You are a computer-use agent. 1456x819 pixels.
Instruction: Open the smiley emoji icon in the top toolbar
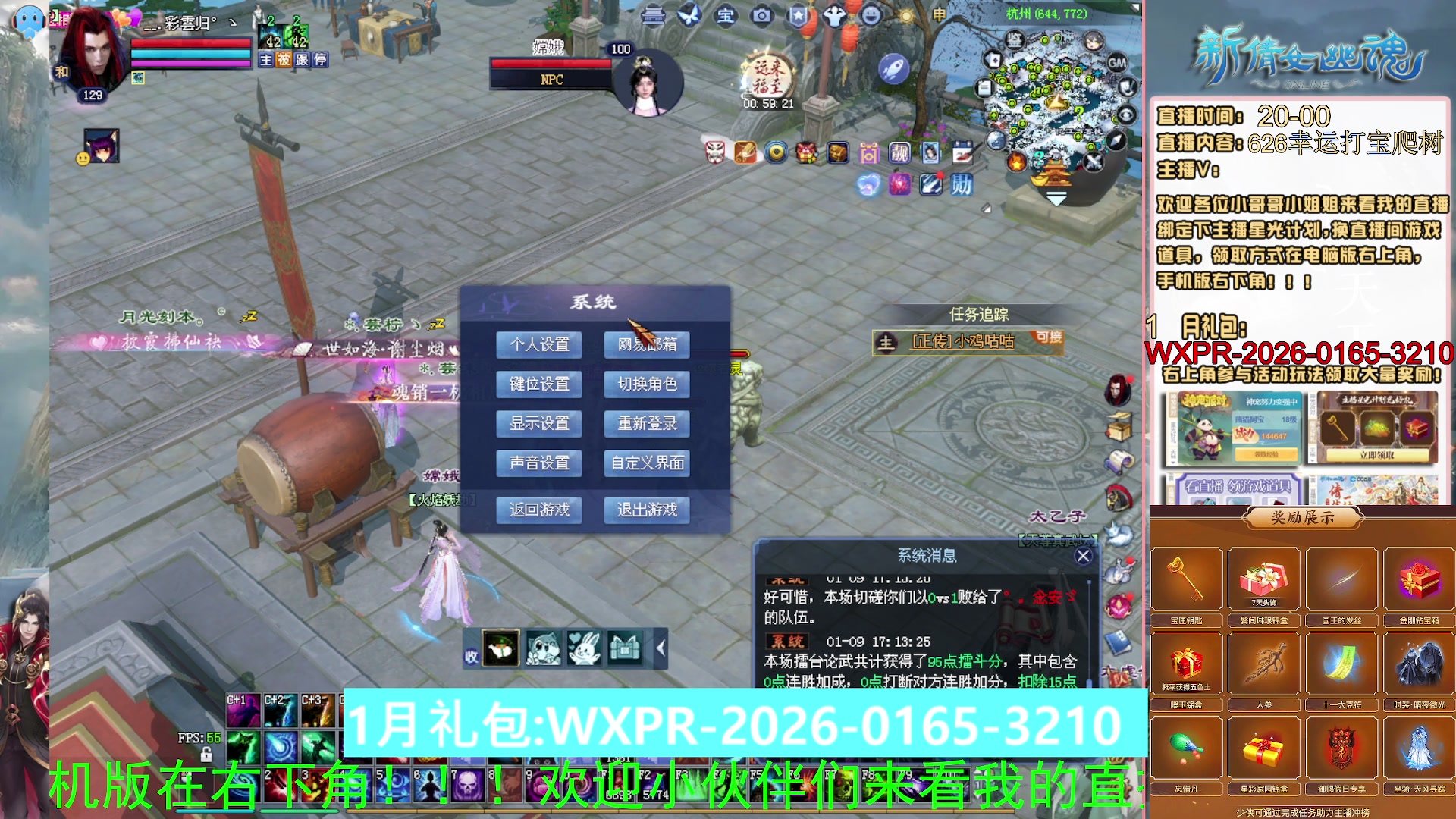[871, 15]
